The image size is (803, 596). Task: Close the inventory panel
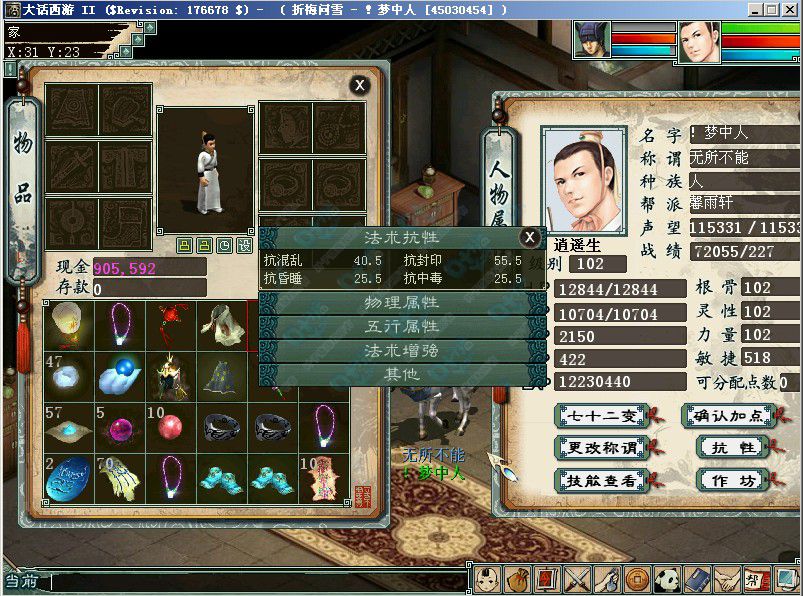(359, 85)
